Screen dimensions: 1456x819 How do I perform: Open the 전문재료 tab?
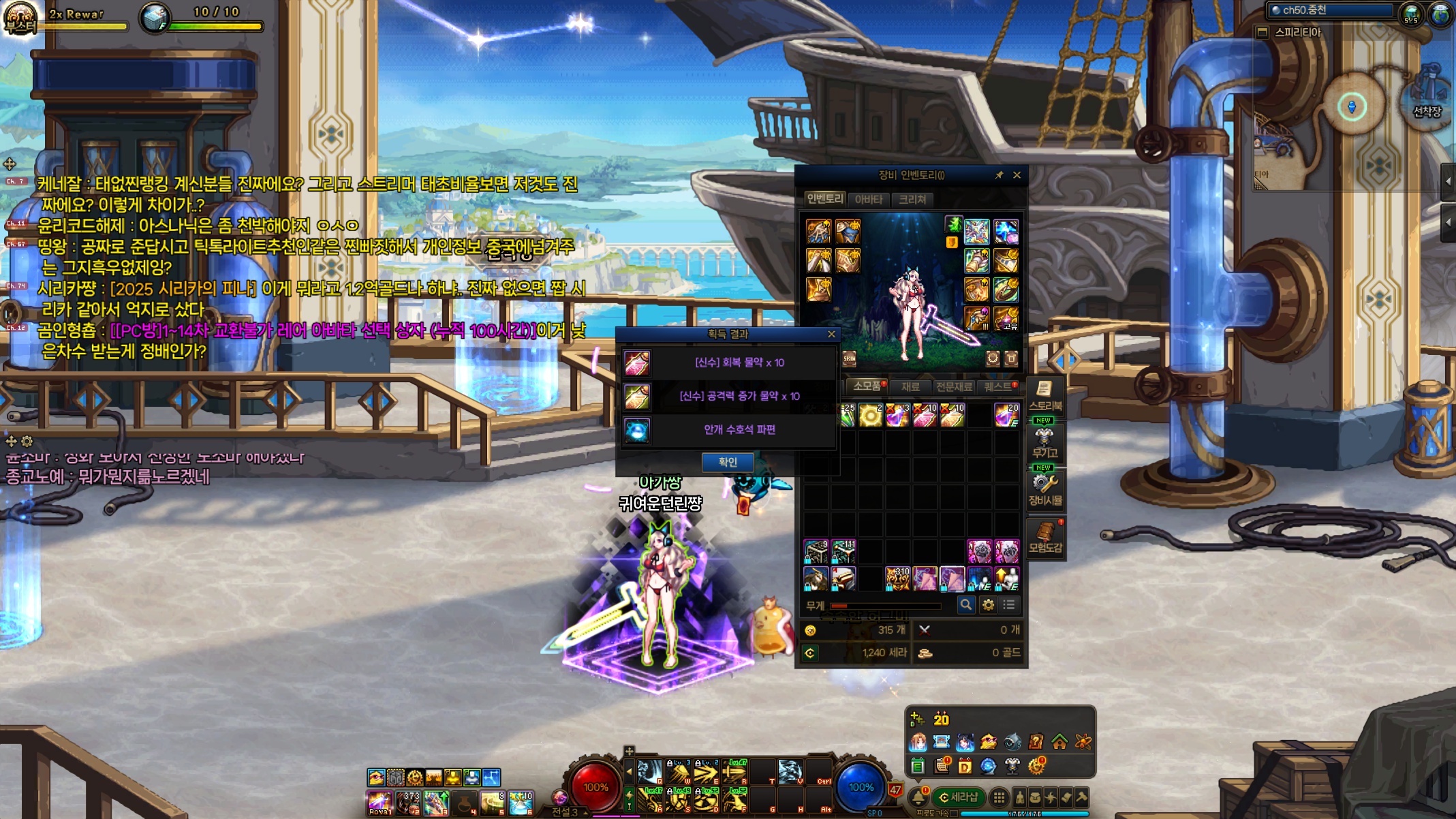click(953, 386)
